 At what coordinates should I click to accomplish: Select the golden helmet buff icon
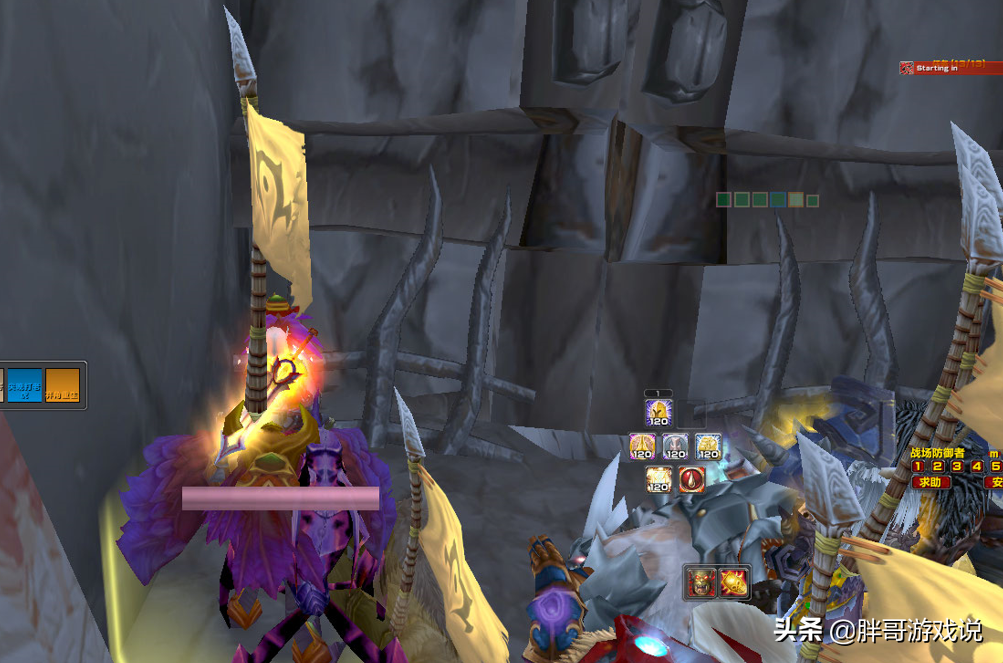click(x=657, y=414)
